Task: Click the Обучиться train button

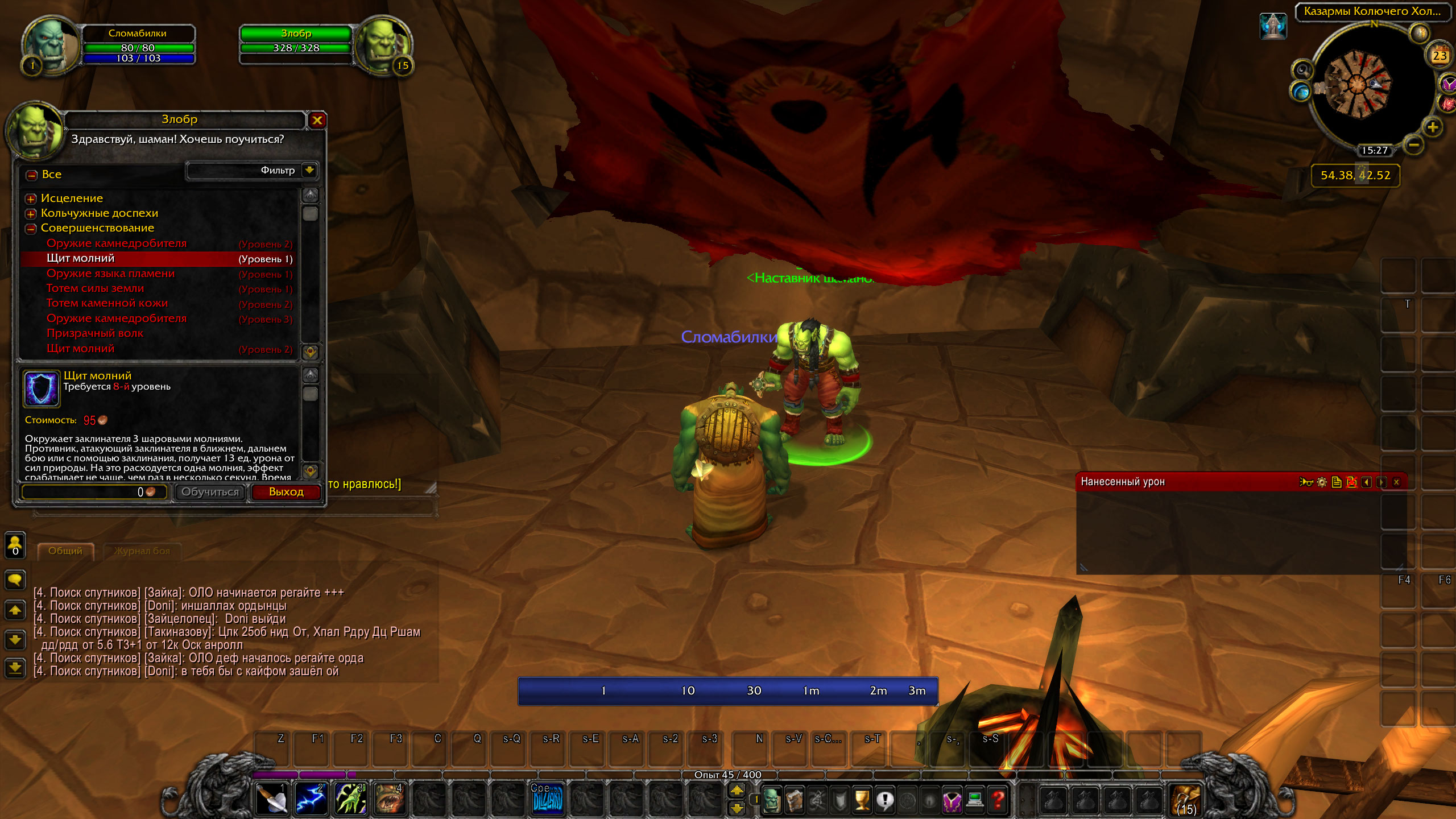Action: (210, 492)
